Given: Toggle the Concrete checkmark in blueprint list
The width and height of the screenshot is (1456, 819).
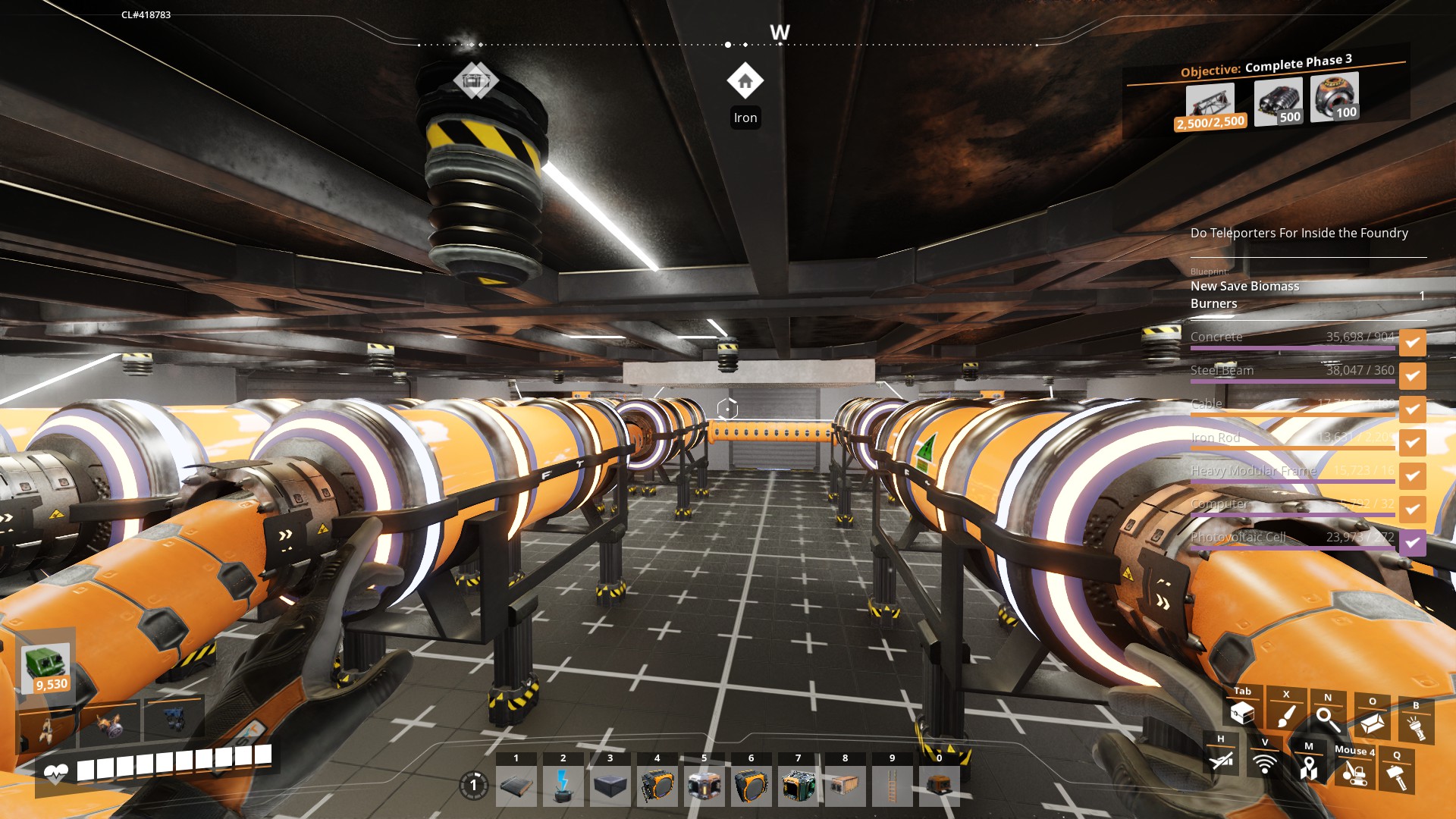Looking at the screenshot, I should [x=1412, y=343].
